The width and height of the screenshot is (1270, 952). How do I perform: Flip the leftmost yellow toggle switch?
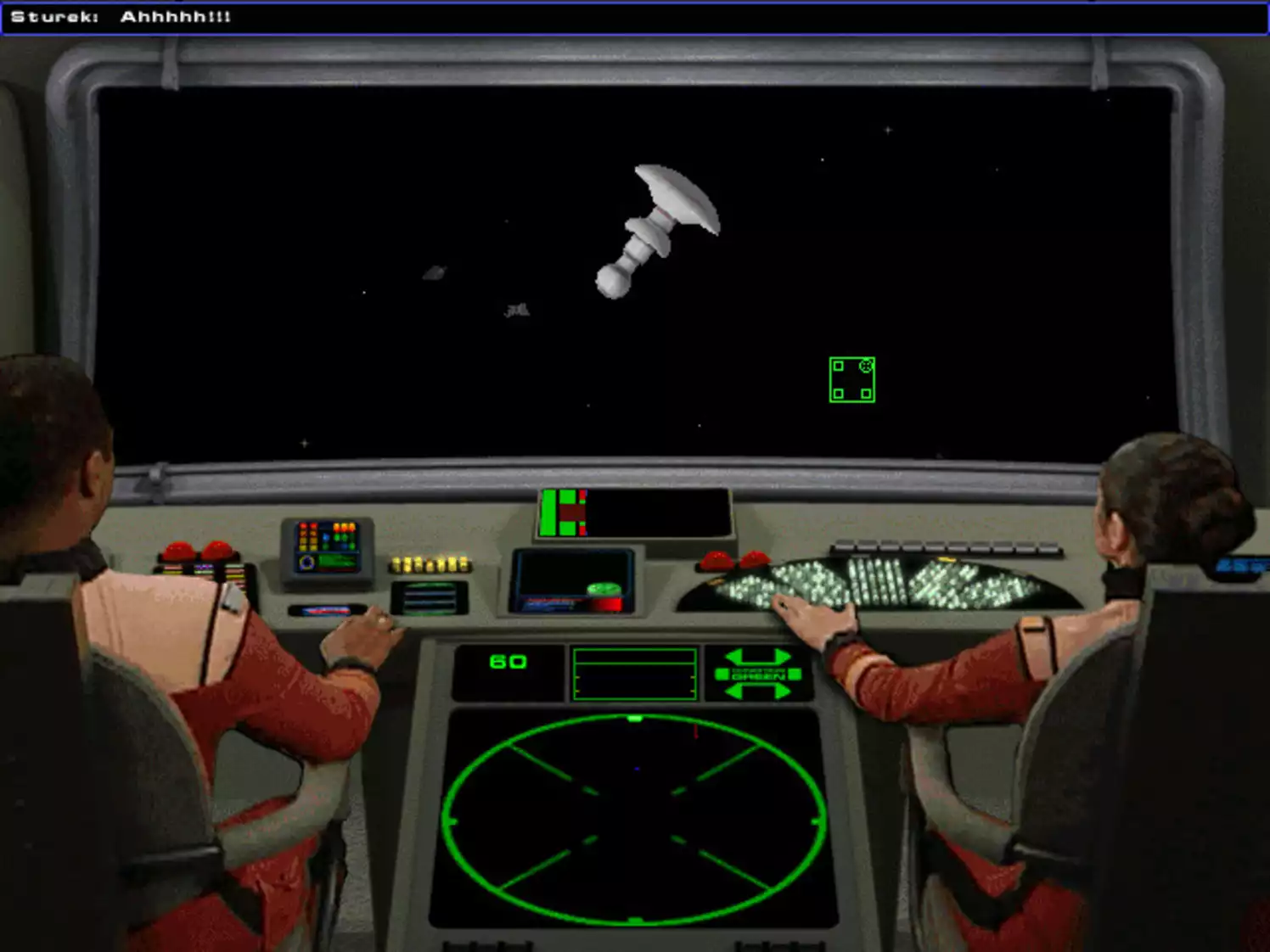(x=396, y=563)
